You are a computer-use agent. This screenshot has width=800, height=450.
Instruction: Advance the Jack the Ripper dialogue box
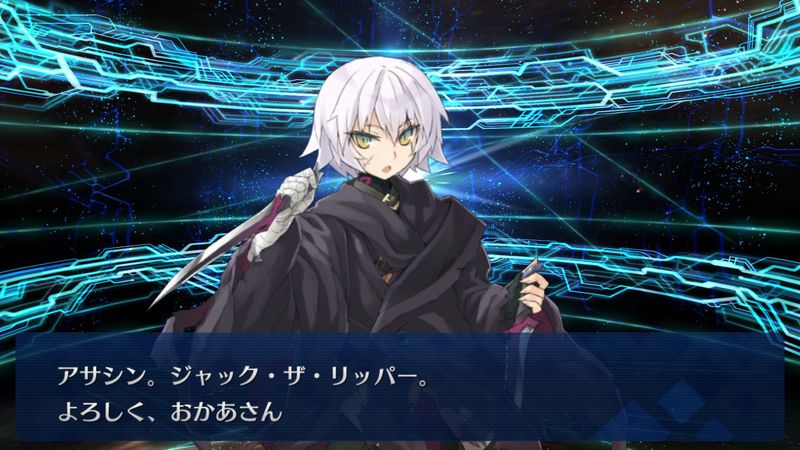[x=400, y=385]
